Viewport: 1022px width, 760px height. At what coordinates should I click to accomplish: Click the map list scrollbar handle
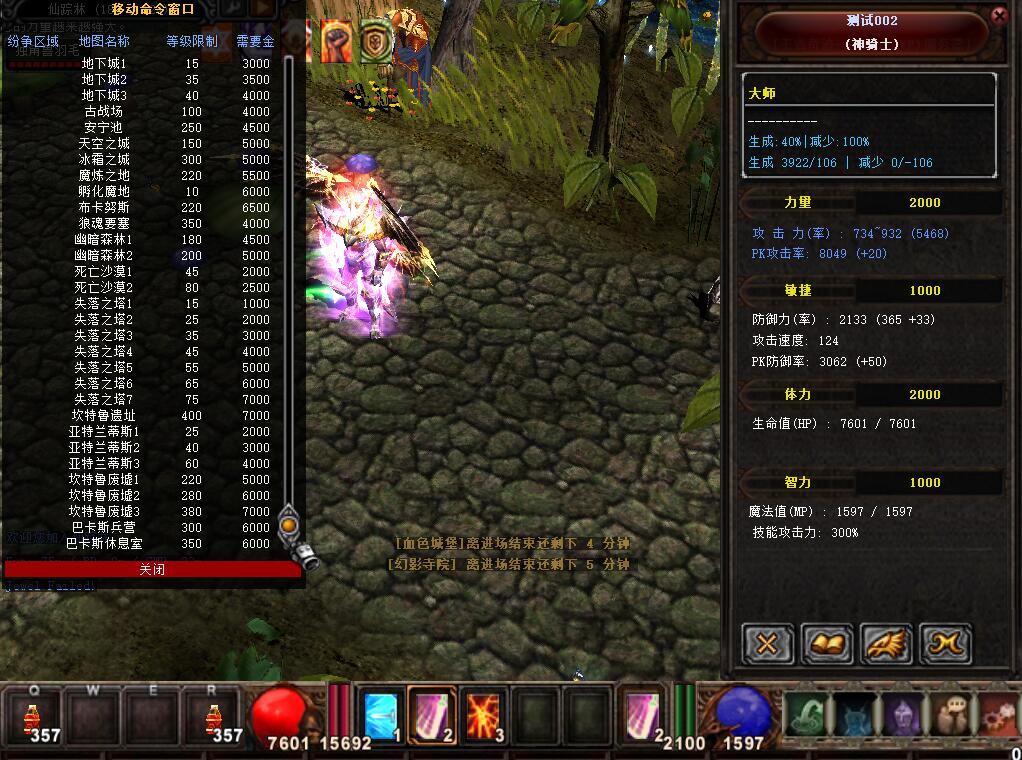pyautogui.click(x=289, y=523)
